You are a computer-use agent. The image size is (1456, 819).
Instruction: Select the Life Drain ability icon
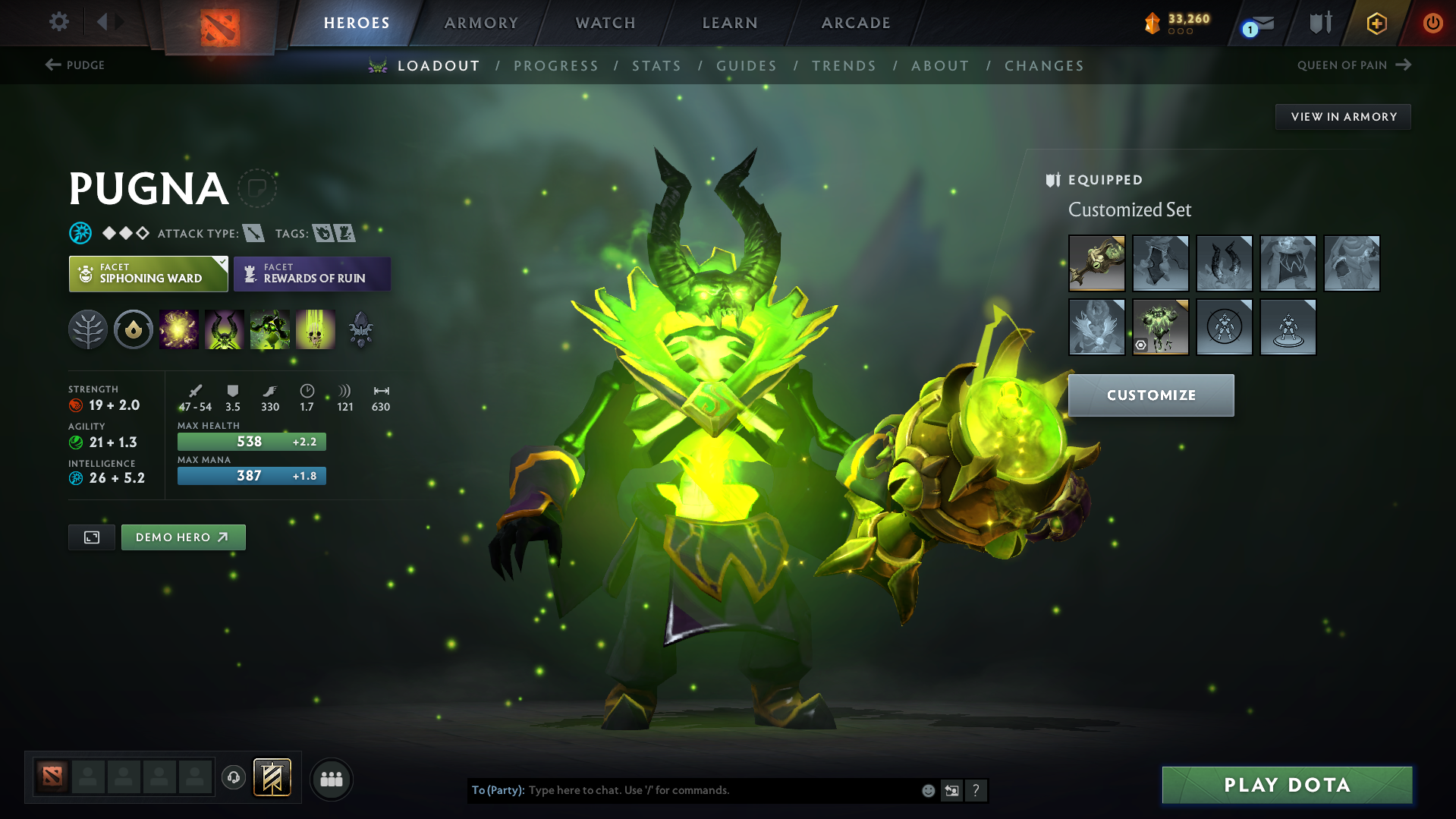coord(316,329)
